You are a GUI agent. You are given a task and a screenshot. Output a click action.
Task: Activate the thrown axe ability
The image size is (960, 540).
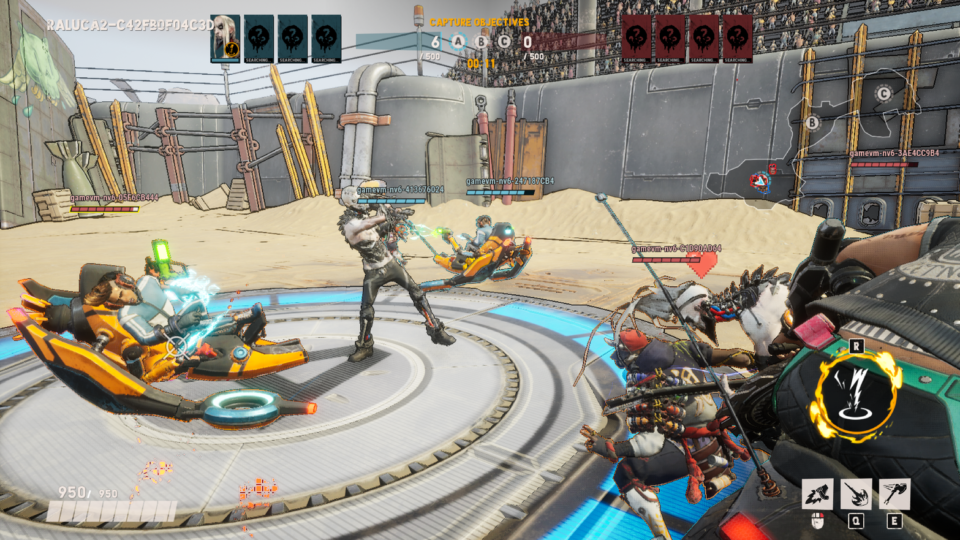click(894, 493)
